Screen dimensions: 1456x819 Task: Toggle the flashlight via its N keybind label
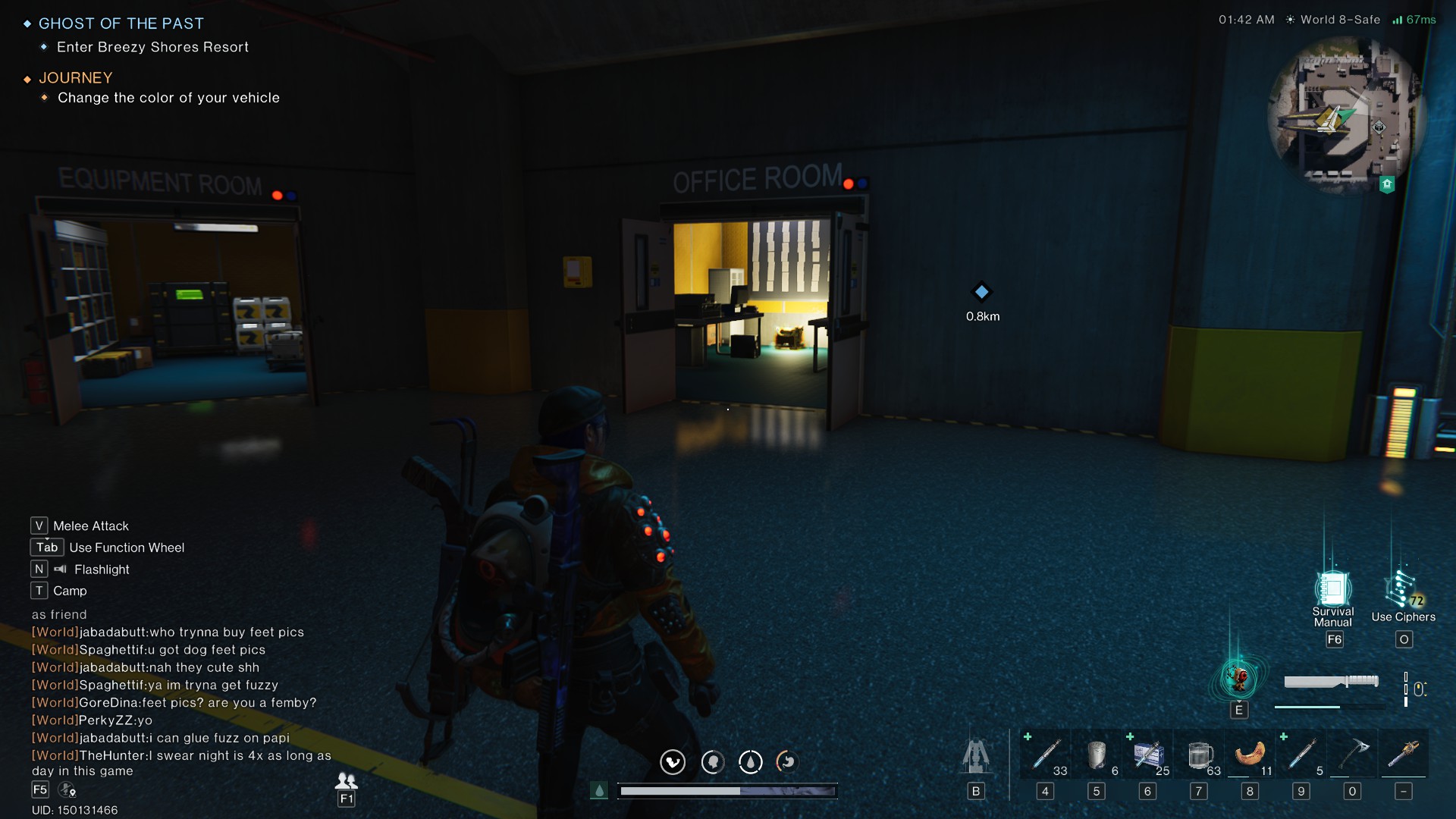[39, 569]
